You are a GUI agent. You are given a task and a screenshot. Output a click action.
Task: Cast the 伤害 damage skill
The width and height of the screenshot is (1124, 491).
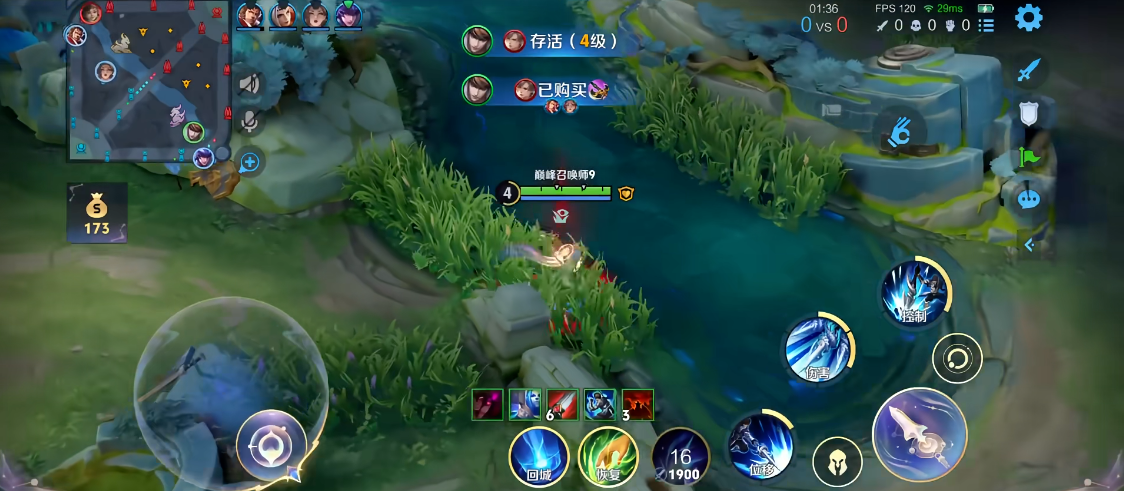[818, 349]
